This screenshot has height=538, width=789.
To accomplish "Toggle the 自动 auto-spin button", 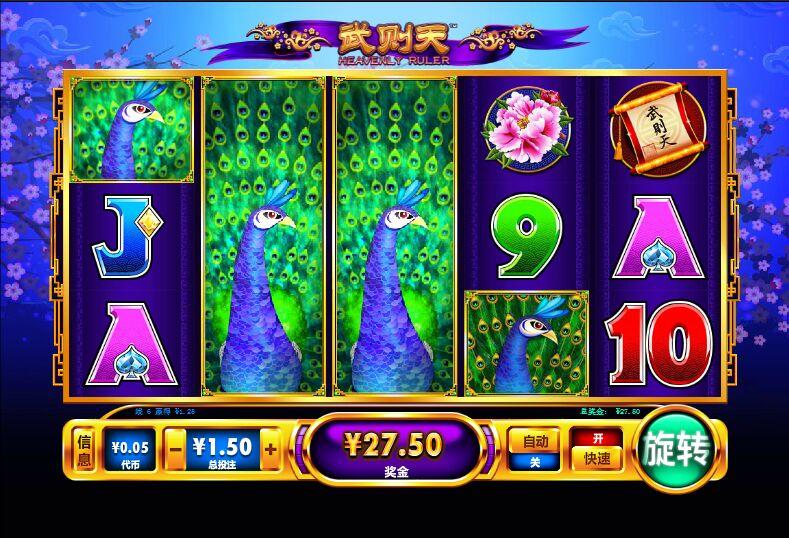I will coord(533,450).
